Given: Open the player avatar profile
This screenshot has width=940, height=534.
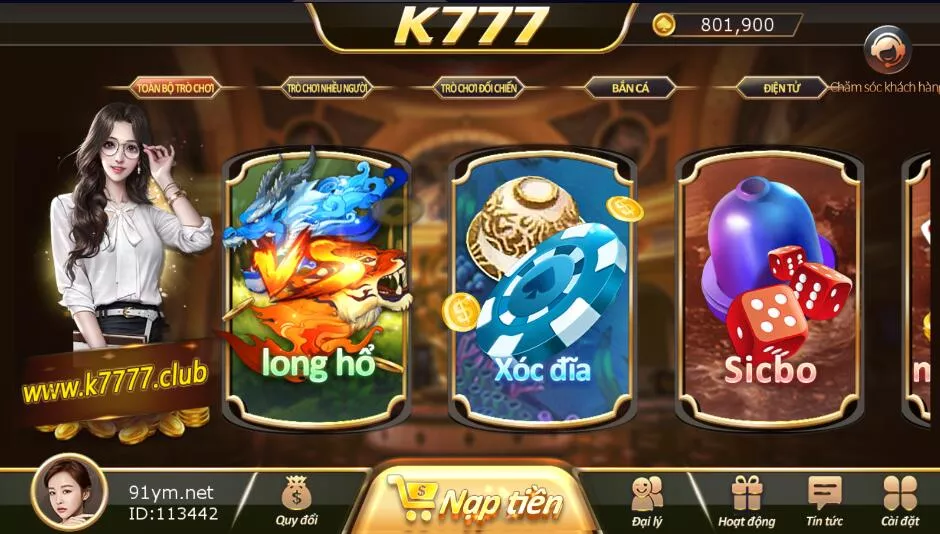Looking at the screenshot, I should pos(69,492).
